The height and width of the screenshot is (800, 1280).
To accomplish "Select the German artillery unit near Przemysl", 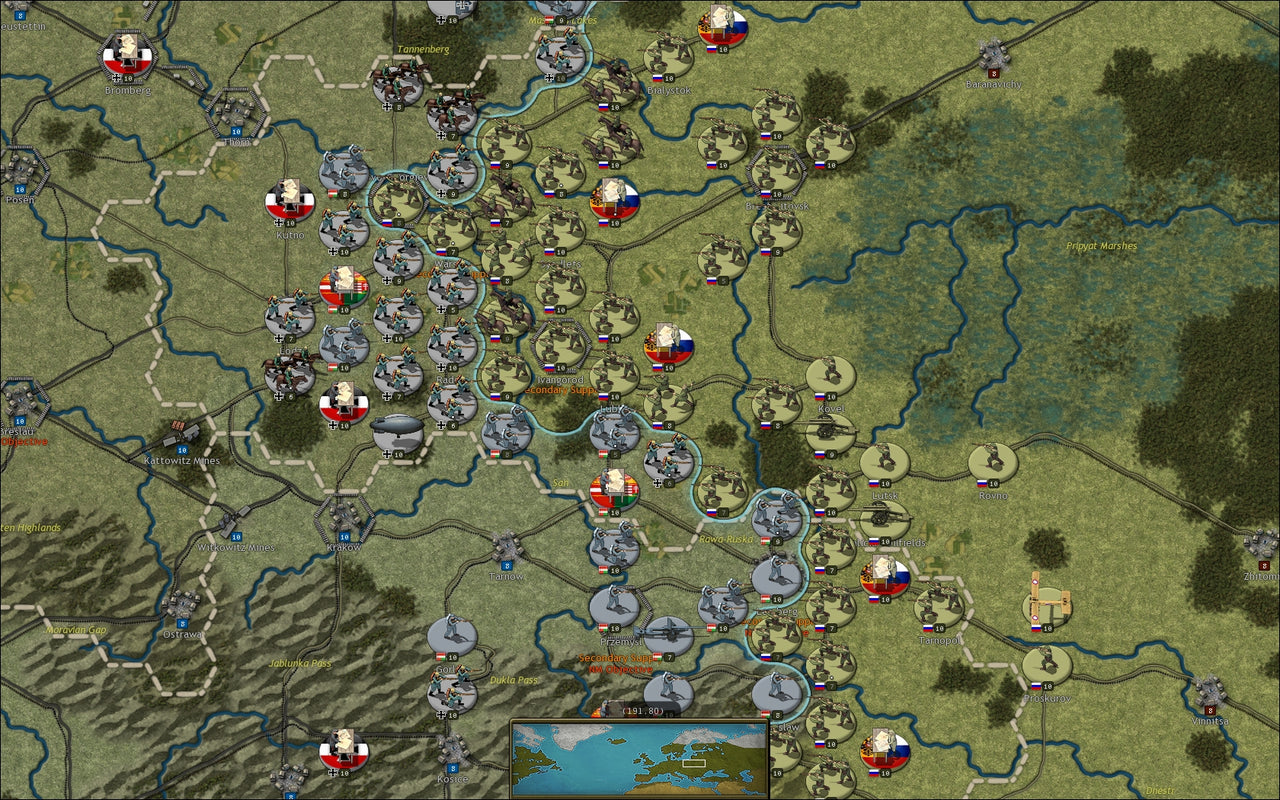I will point(669,633).
